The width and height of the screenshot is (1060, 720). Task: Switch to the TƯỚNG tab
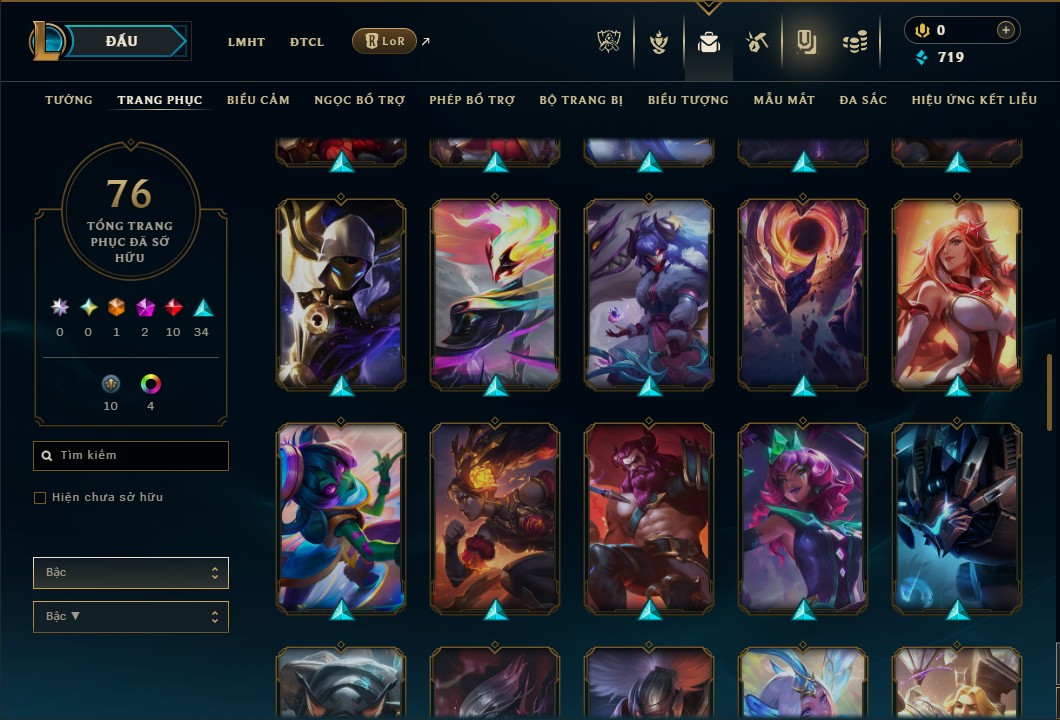pos(69,100)
